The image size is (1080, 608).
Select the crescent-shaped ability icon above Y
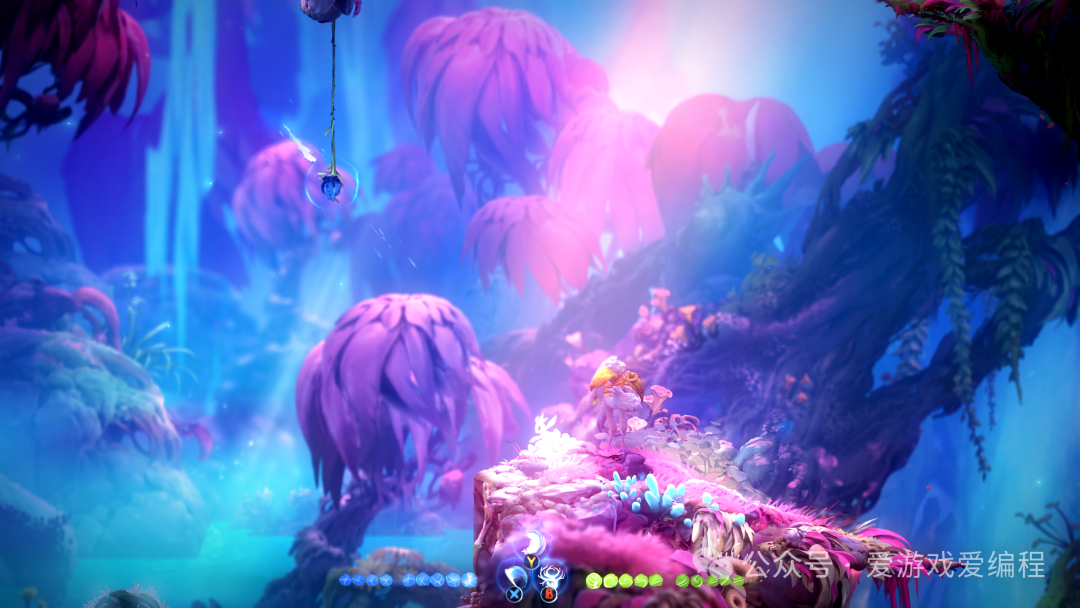(x=533, y=543)
